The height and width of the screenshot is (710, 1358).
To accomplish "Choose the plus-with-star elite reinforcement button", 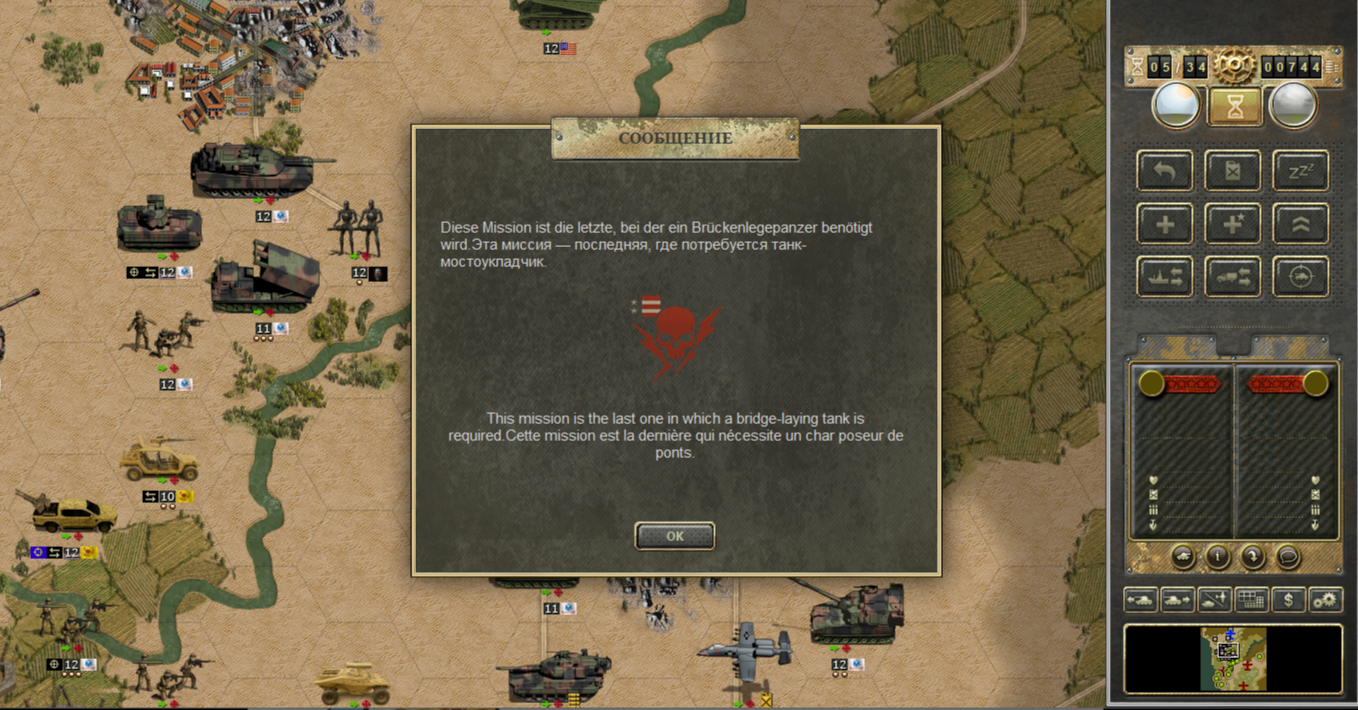I will pos(1233,224).
